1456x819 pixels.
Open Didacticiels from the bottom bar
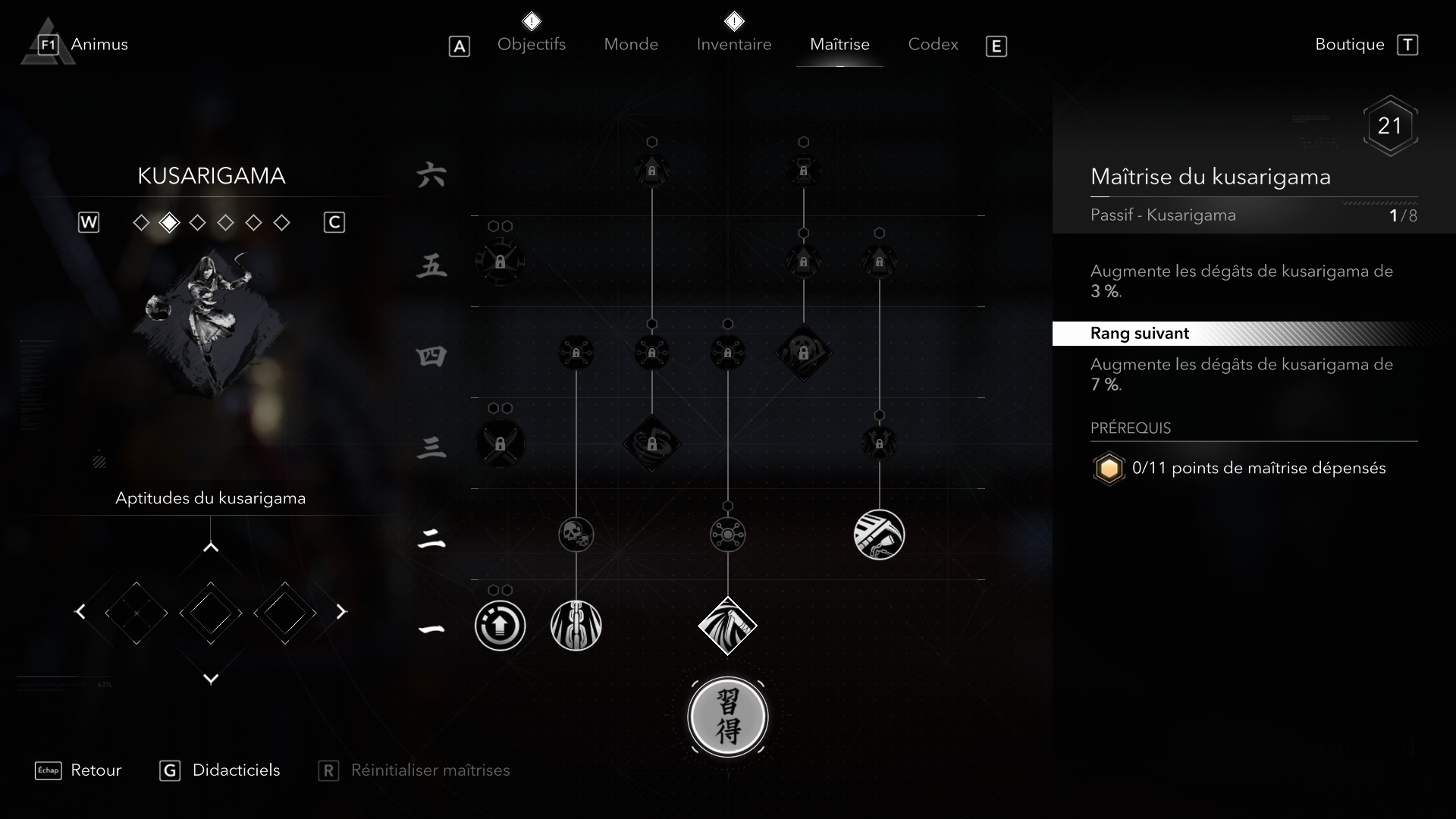pos(237,770)
